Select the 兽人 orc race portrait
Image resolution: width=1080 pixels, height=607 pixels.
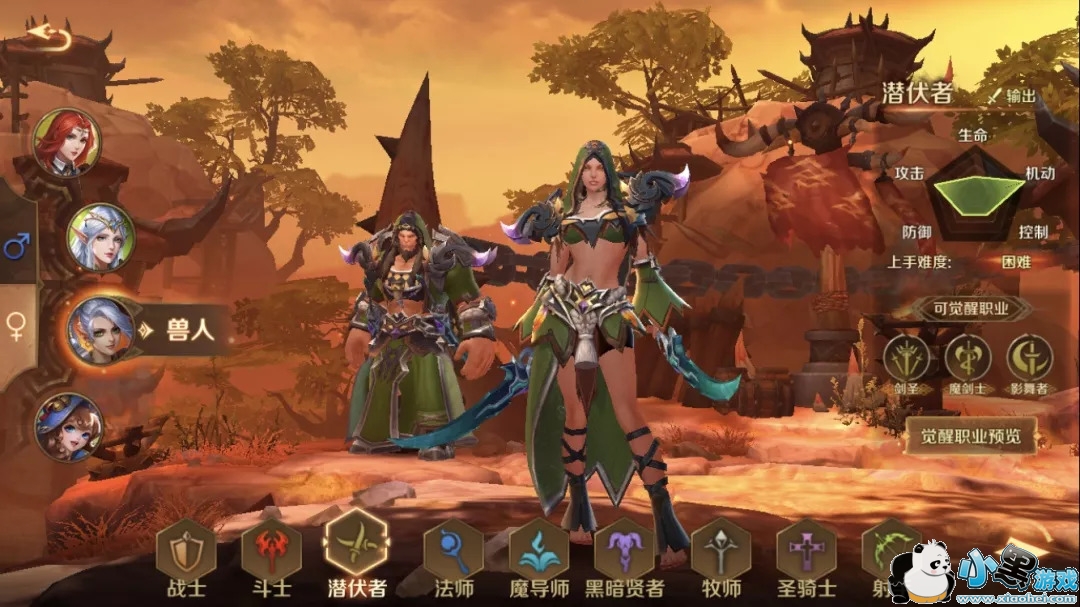(x=100, y=330)
